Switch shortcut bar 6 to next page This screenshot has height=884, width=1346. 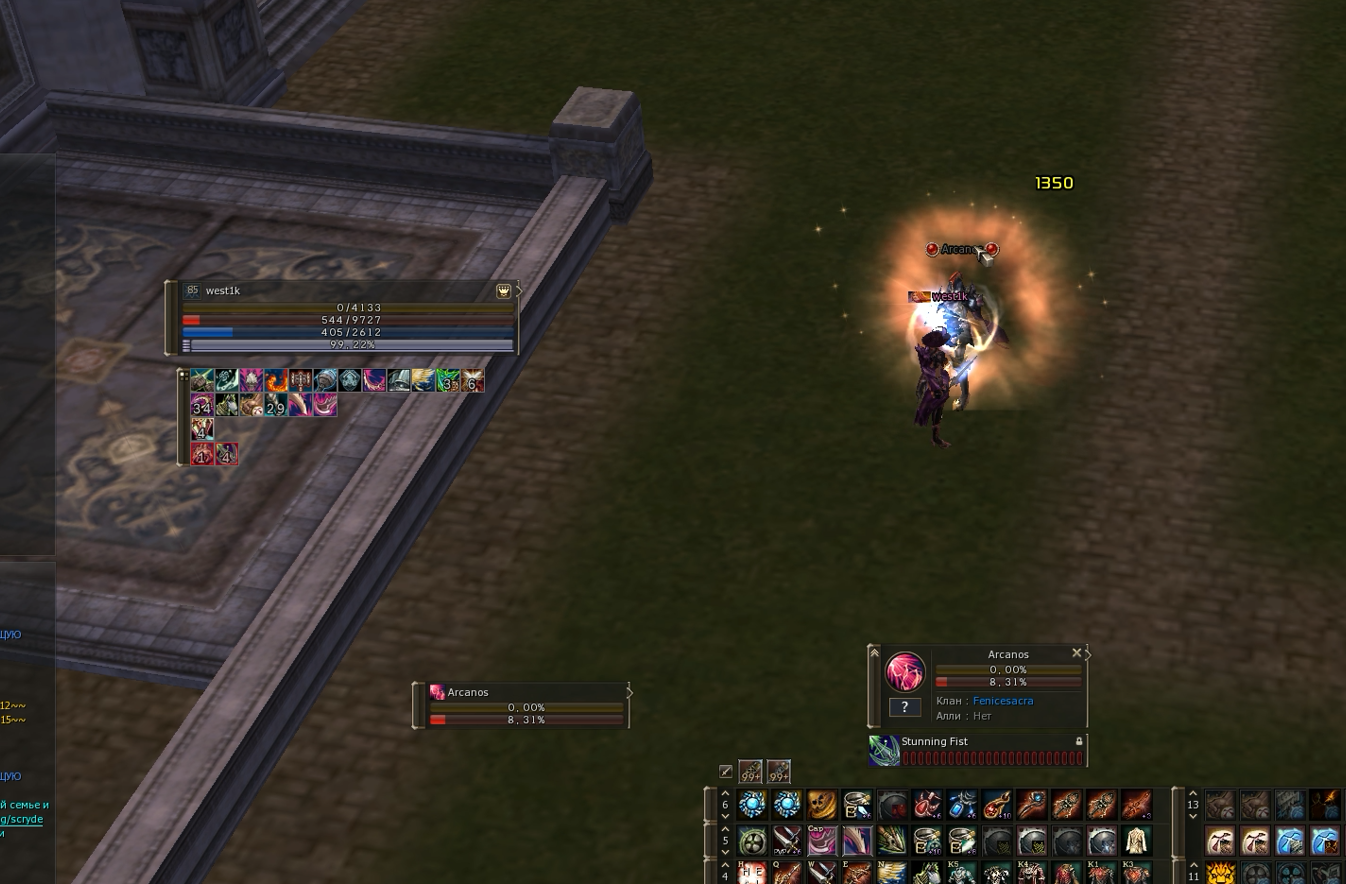[x=725, y=817]
